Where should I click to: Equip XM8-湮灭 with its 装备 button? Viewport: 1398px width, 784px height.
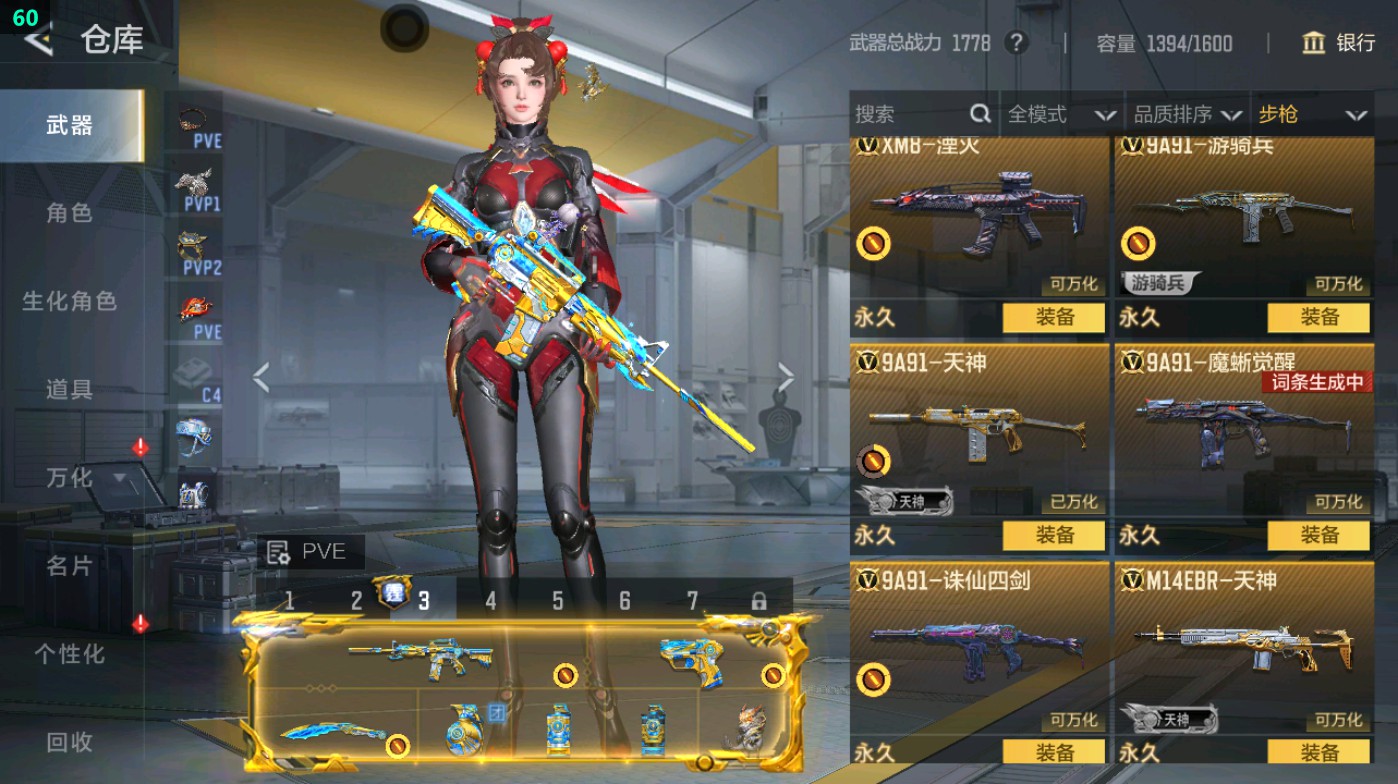click(1056, 317)
